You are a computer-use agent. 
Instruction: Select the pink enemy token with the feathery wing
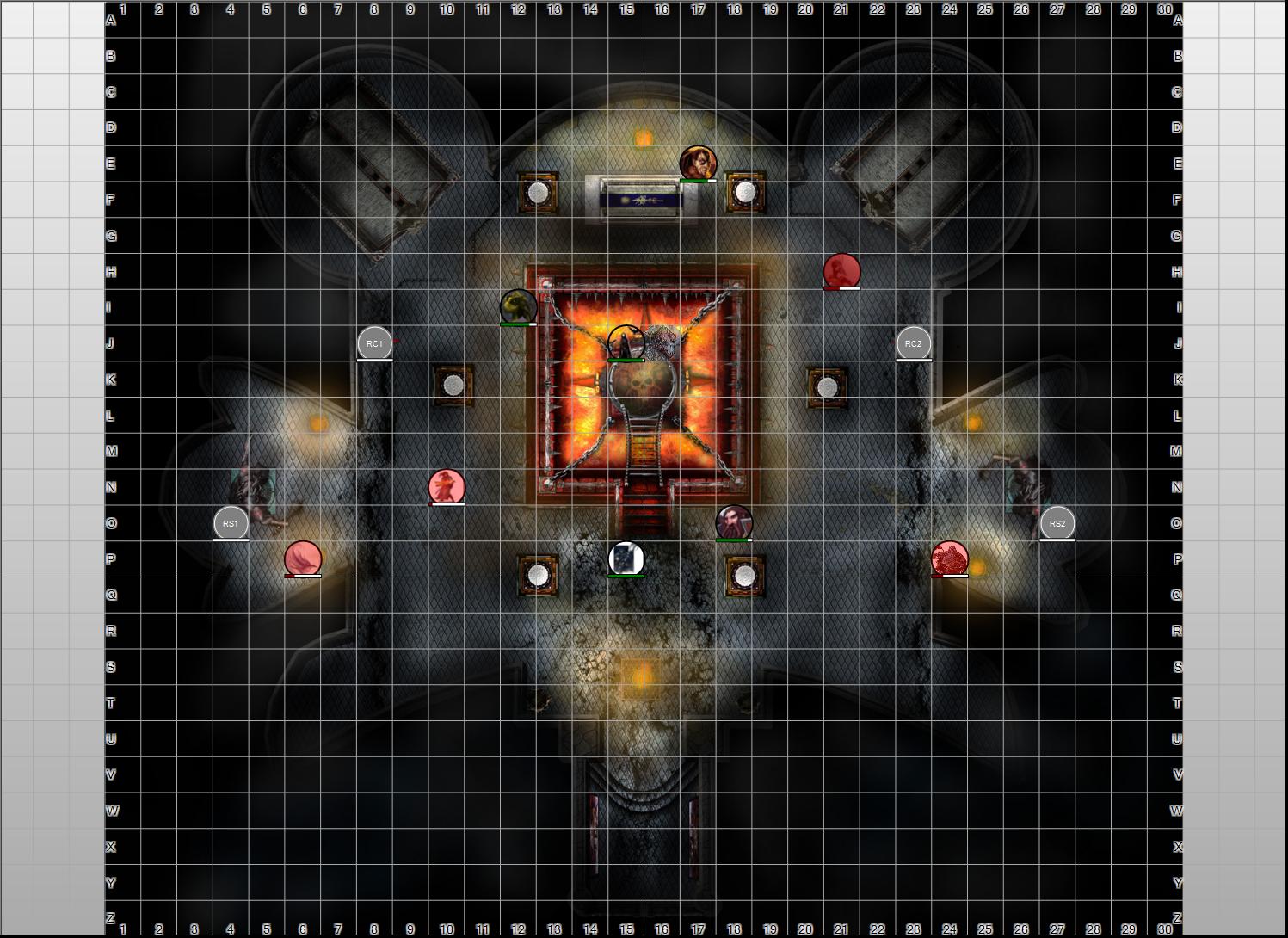pyautogui.click(x=303, y=558)
